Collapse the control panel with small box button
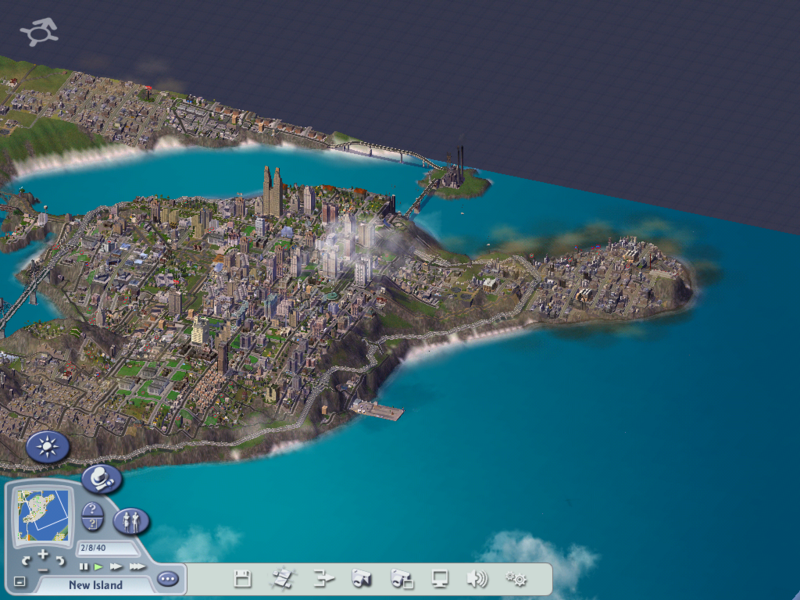 (x=19, y=581)
